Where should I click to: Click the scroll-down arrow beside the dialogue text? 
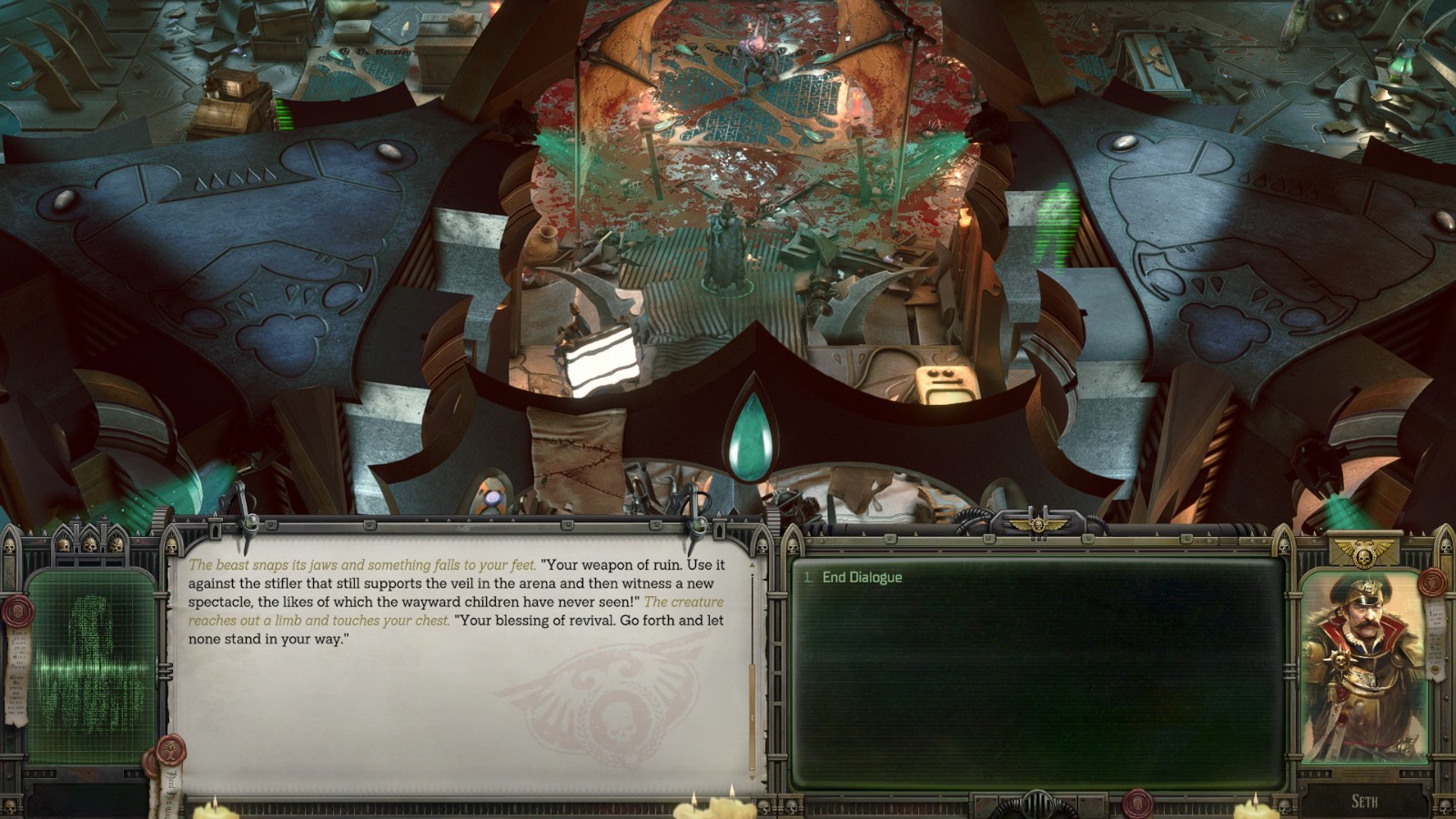[x=752, y=776]
